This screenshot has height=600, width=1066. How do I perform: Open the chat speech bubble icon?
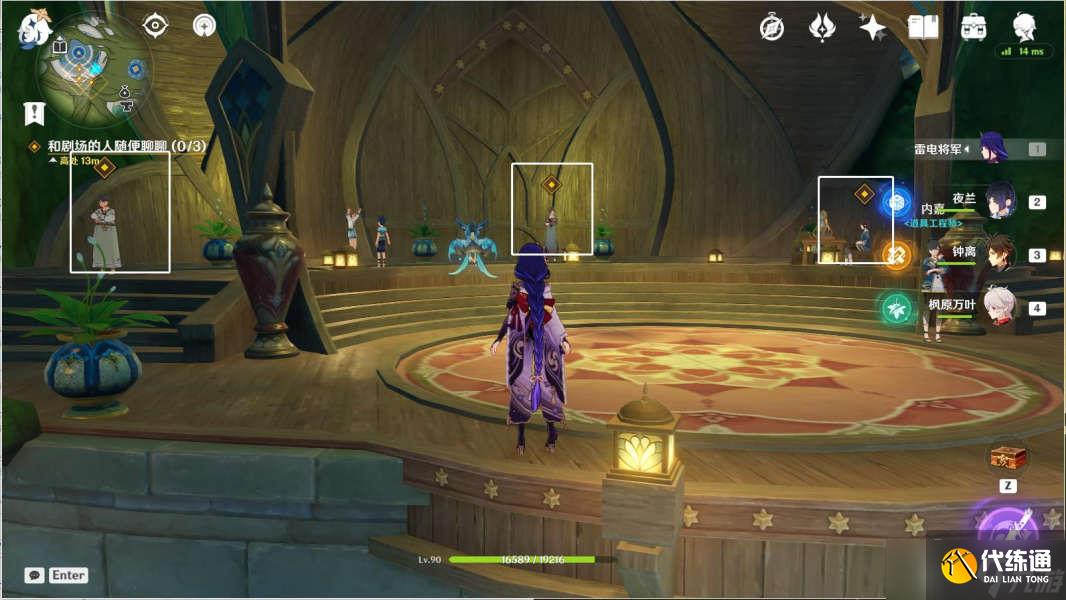(35, 575)
